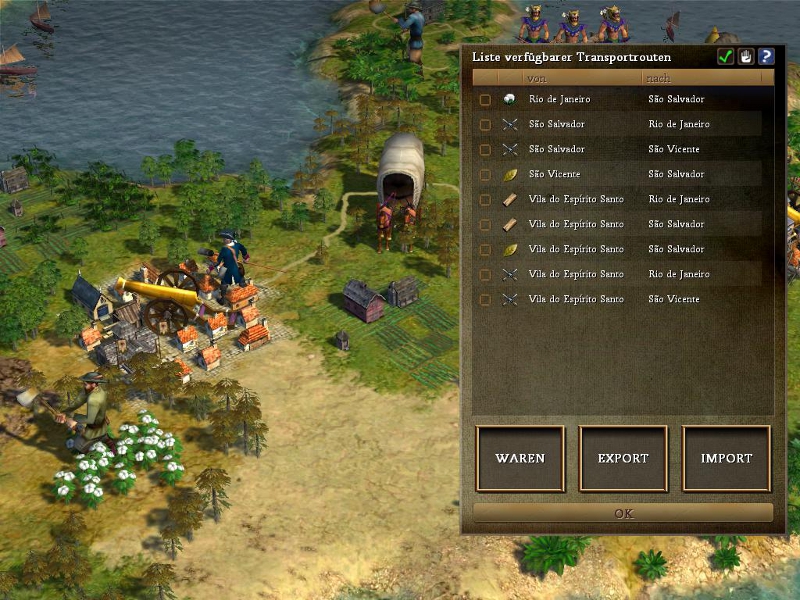Click the EXPORT button
This screenshot has height=600, width=800.
pos(623,458)
